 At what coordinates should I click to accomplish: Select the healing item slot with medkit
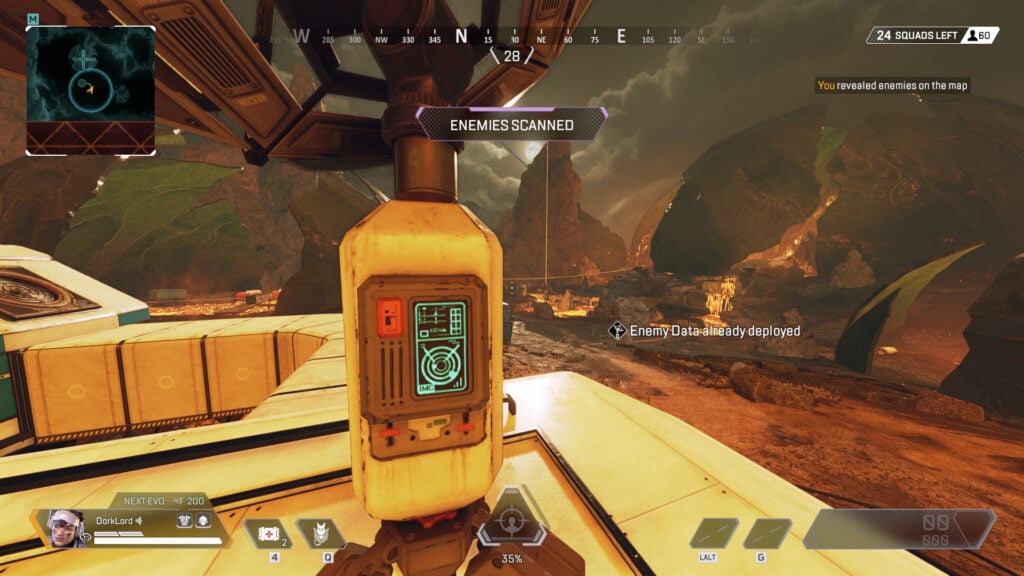pyautogui.click(x=266, y=534)
